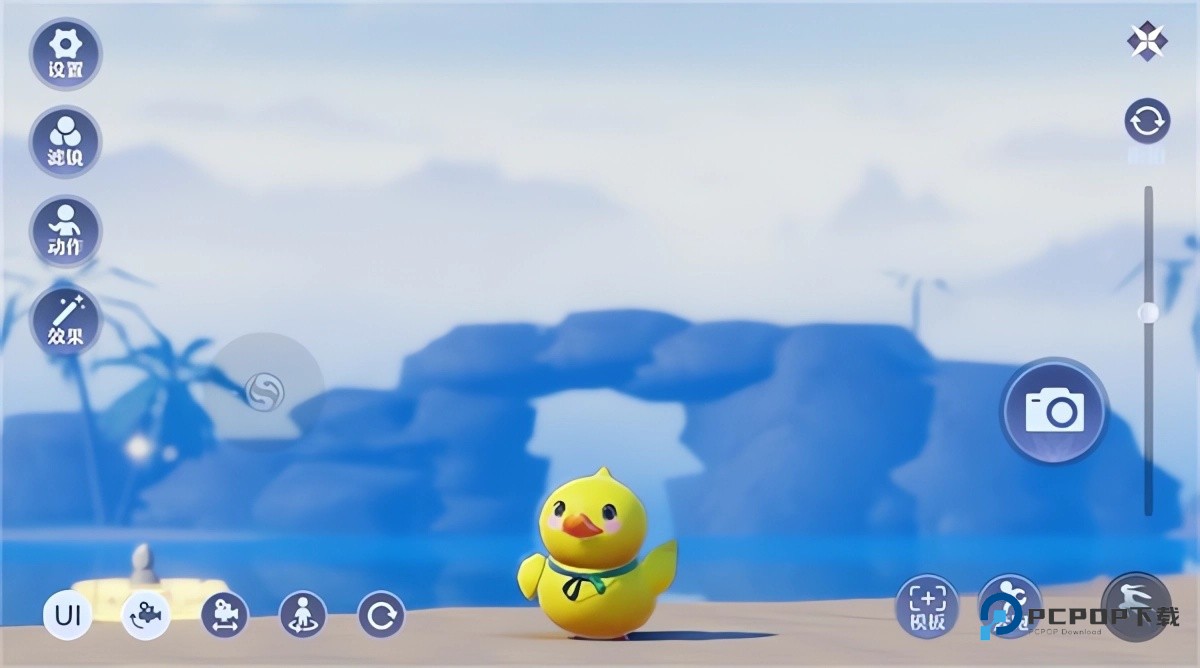Select the camera with curved arrow icon

146,615
